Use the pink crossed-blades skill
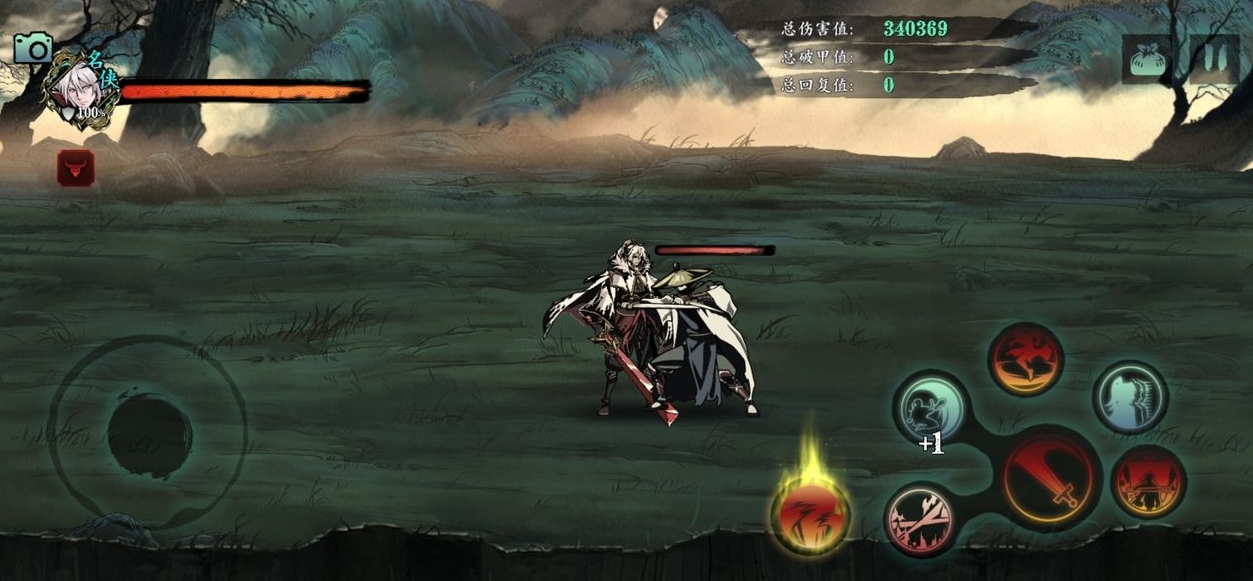This screenshot has width=1253, height=581. 921,519
